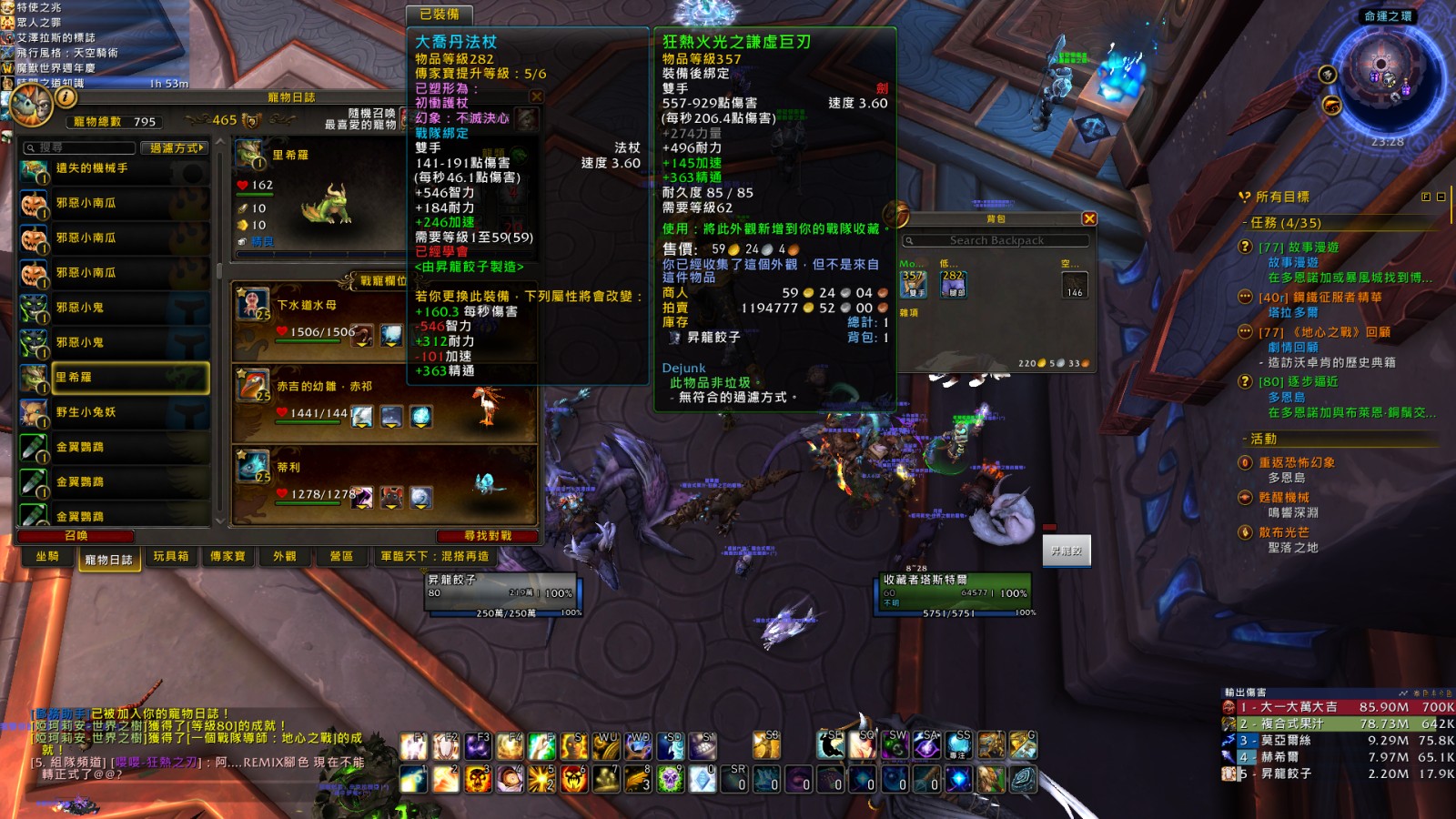Screen dimensions: 1456x819
Task: Click the Search Backpack field
Action: (x=996, y=241)
